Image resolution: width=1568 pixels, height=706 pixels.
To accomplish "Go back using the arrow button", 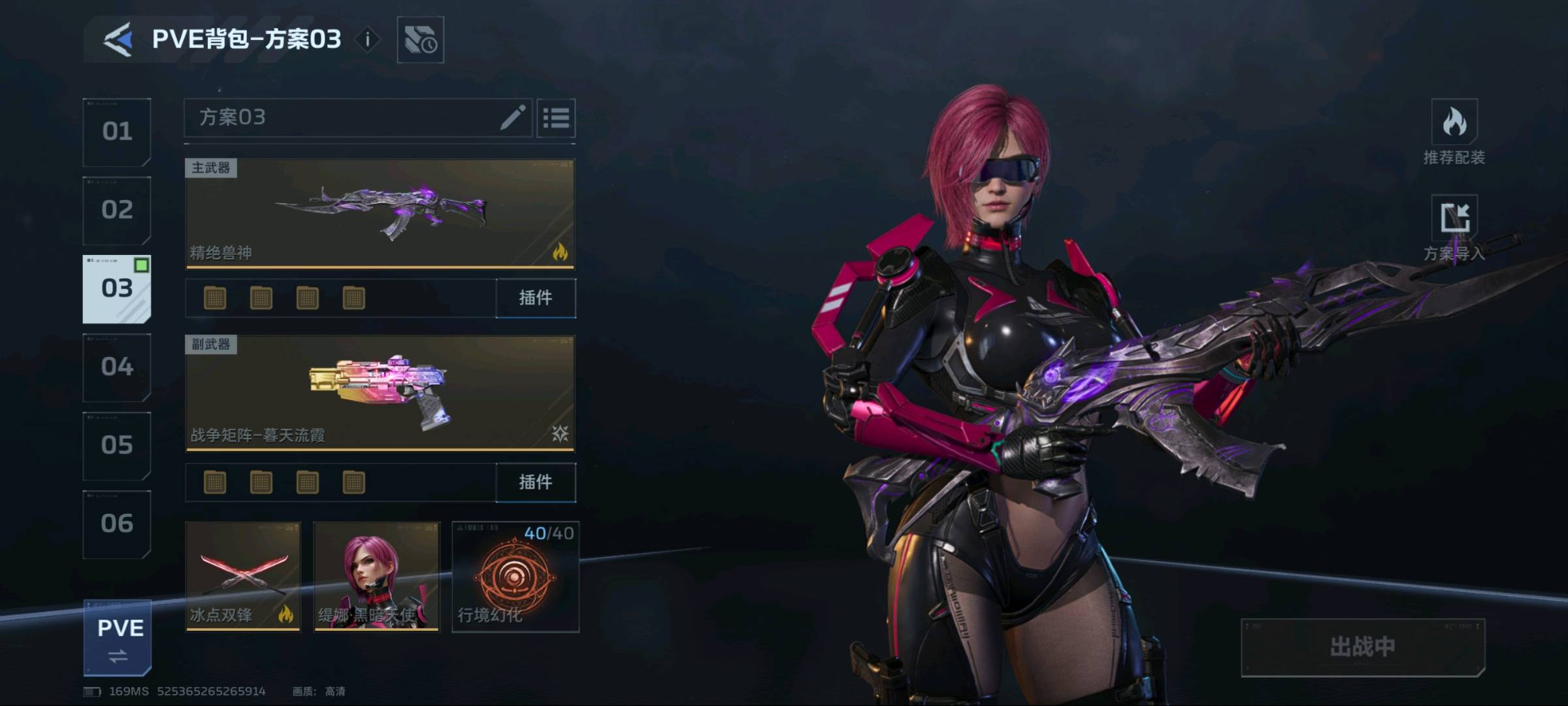I will [118, 40].
